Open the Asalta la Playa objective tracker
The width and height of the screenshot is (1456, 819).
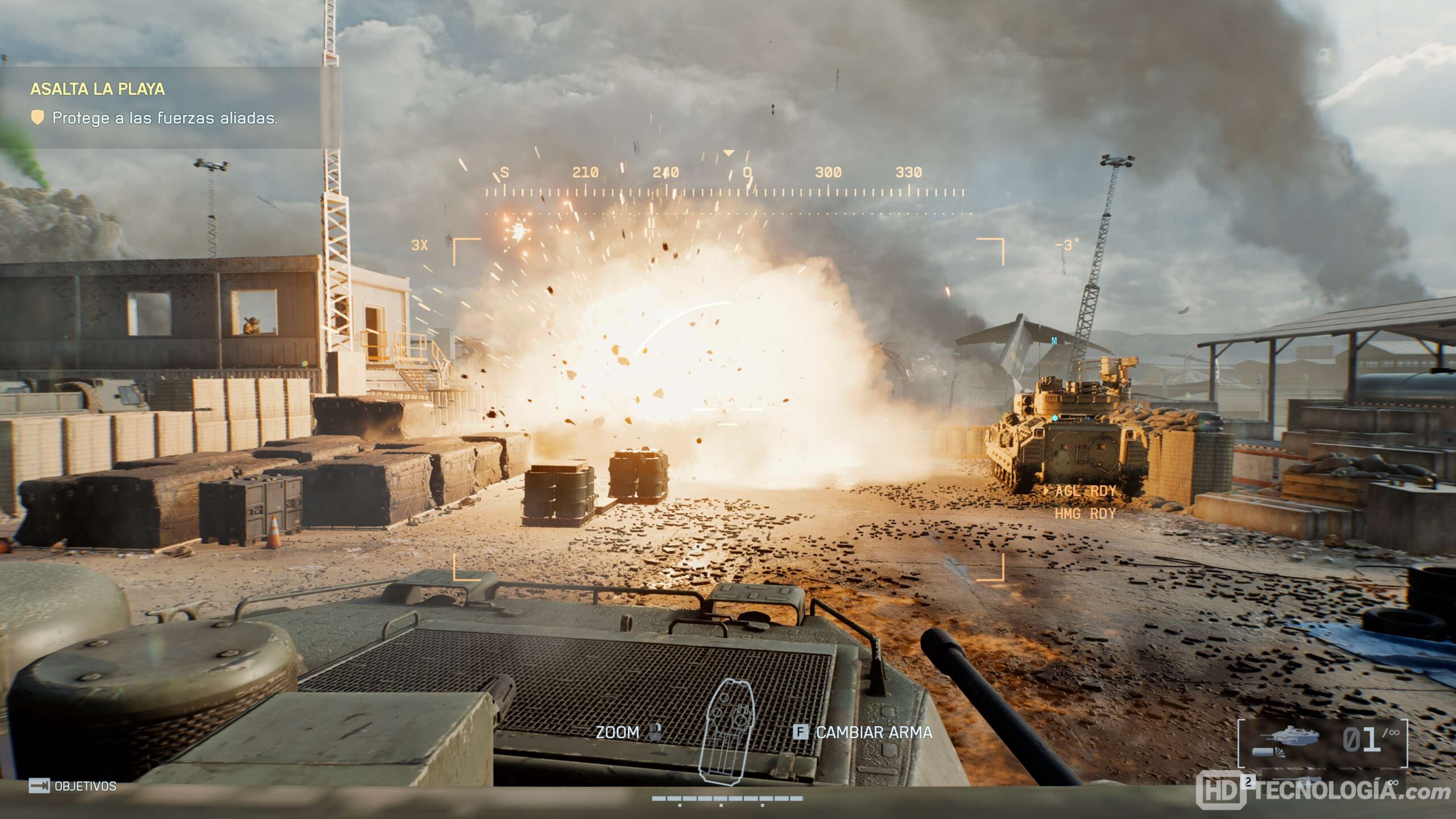click(98, 89)
